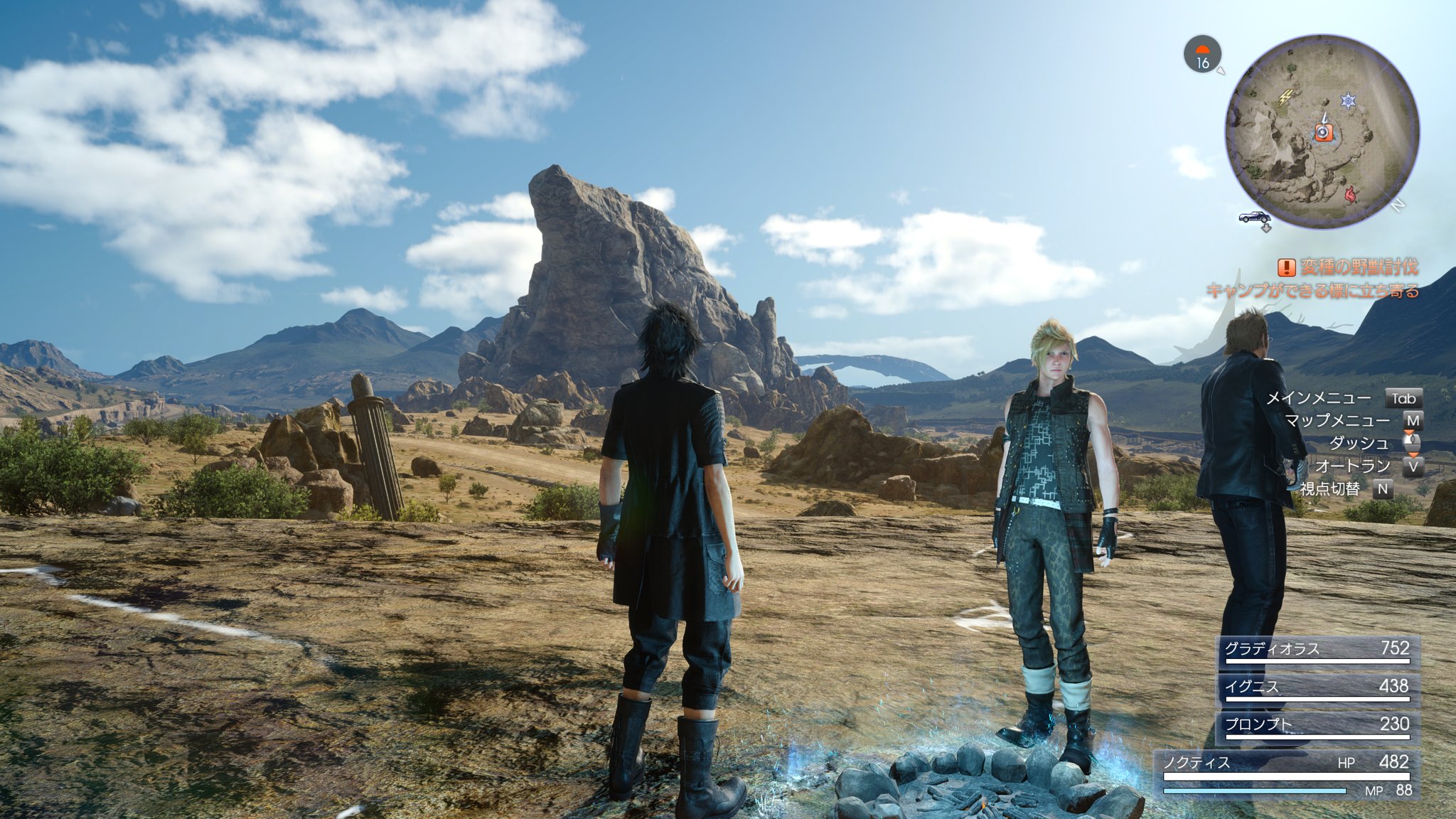
Task: Select the lightning element icon on the minimap
Action: click(1286, 97)
